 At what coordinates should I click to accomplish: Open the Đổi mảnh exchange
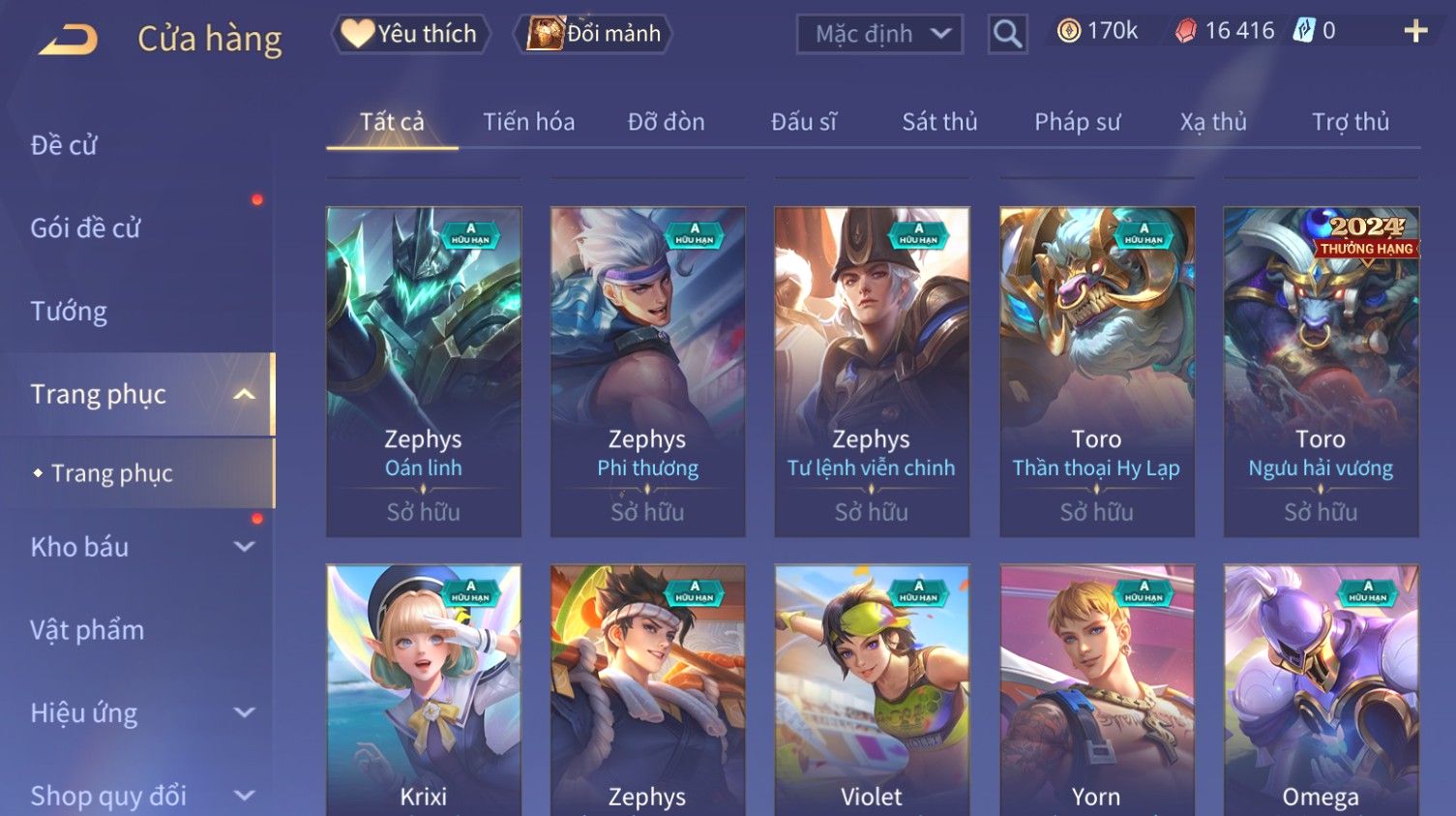click(x=593, y=34)
